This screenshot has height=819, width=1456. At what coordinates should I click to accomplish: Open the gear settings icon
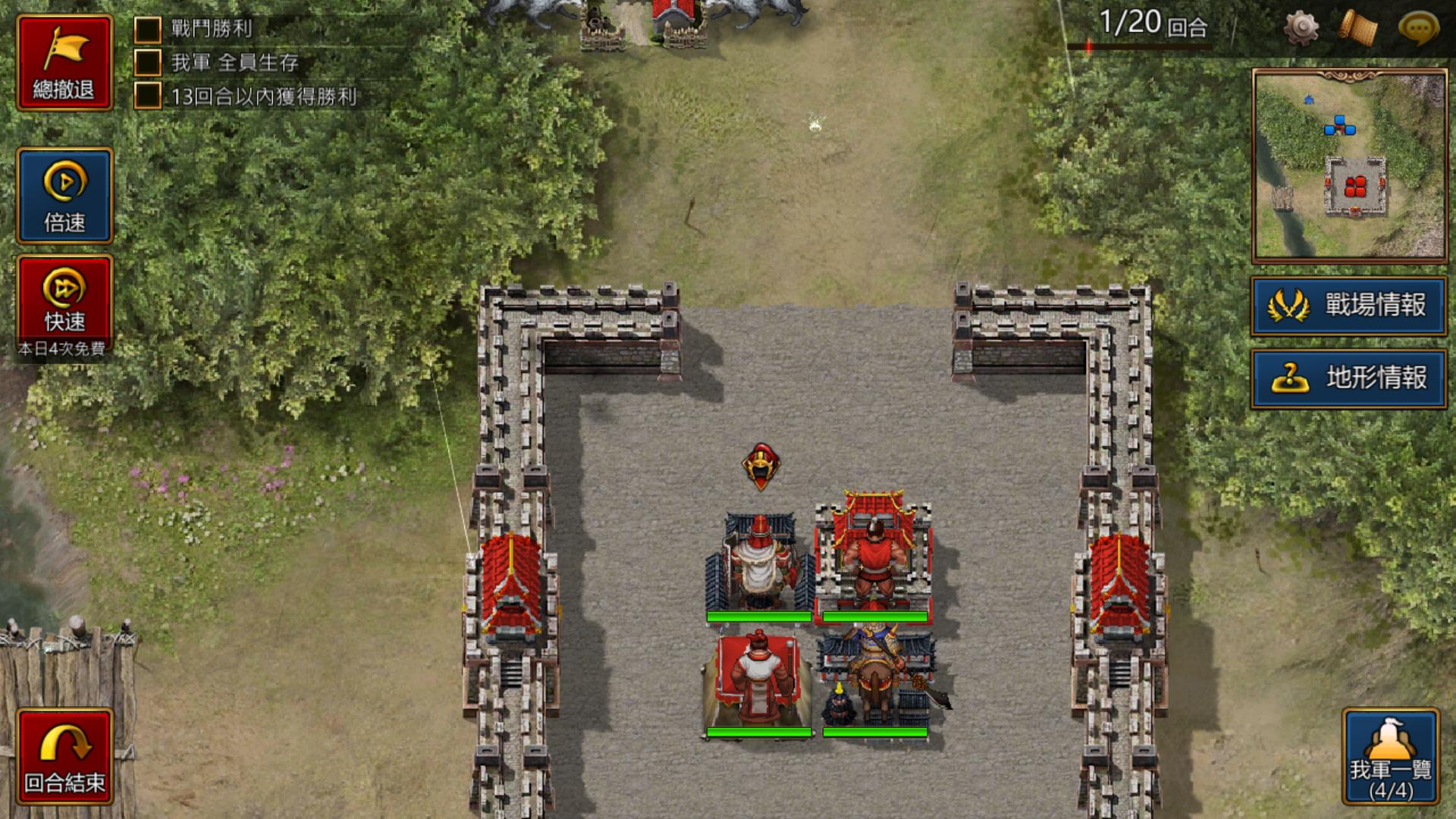[x=1301, y=28]
